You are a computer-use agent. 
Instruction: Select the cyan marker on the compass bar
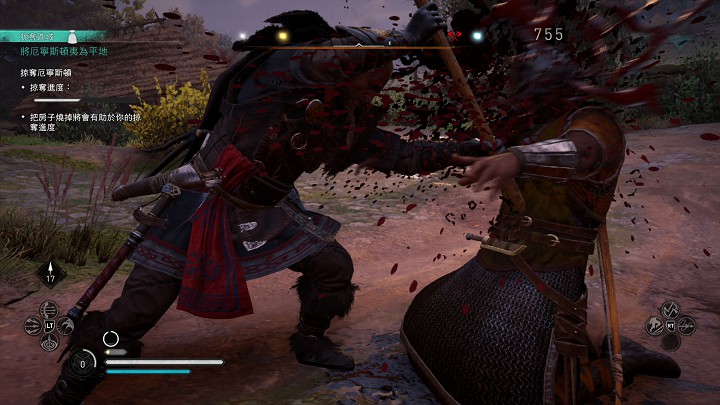476,35
